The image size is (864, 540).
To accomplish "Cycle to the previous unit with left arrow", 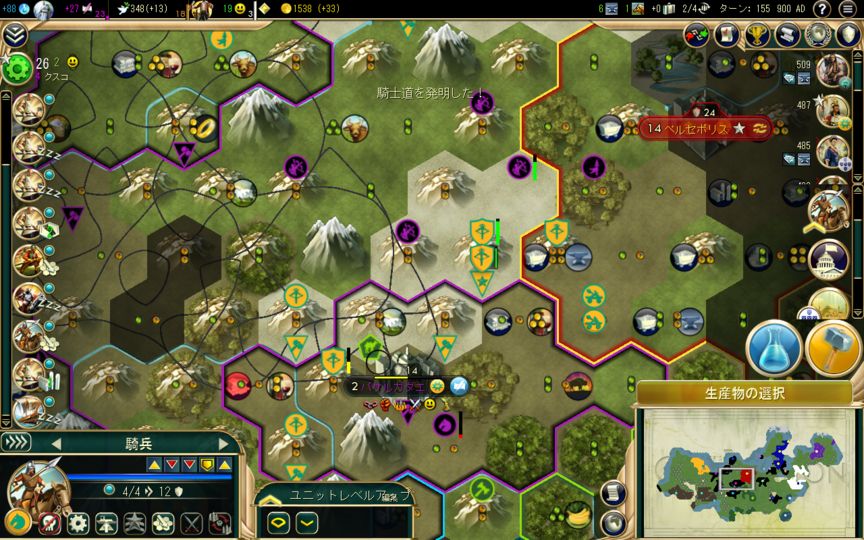I will tap(57, 443).
